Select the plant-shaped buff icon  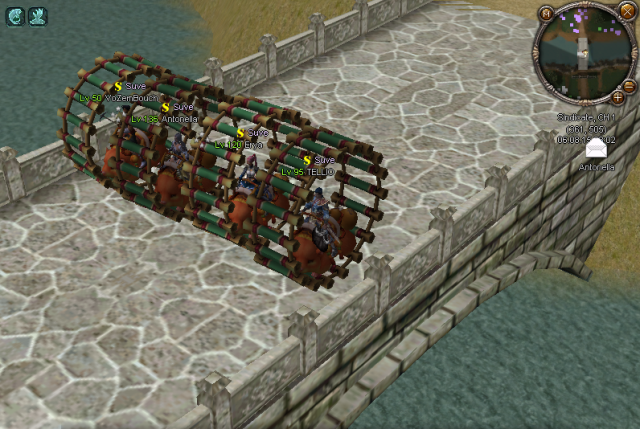point(37,15)
